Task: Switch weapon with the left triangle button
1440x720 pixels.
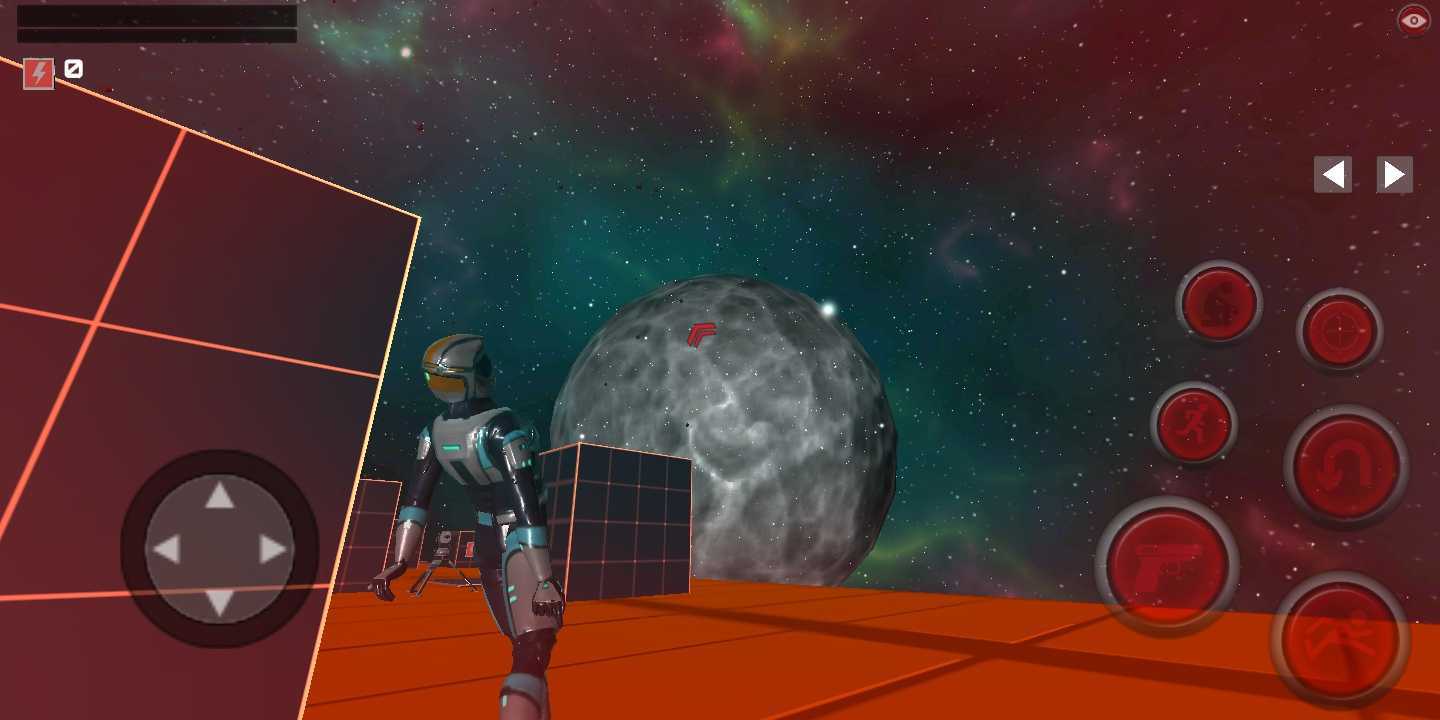Action: 1331,173
